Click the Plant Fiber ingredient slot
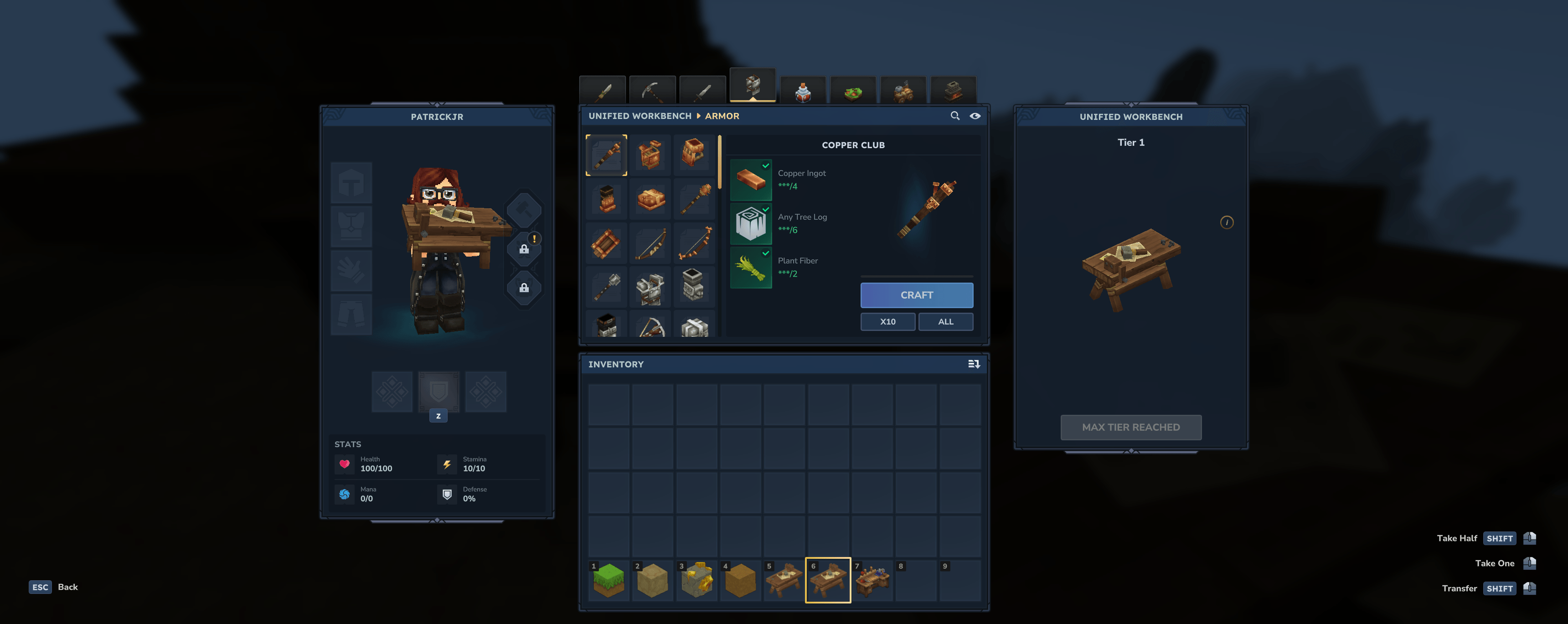The image size is (1568, 624). click(x=751, y=267)
